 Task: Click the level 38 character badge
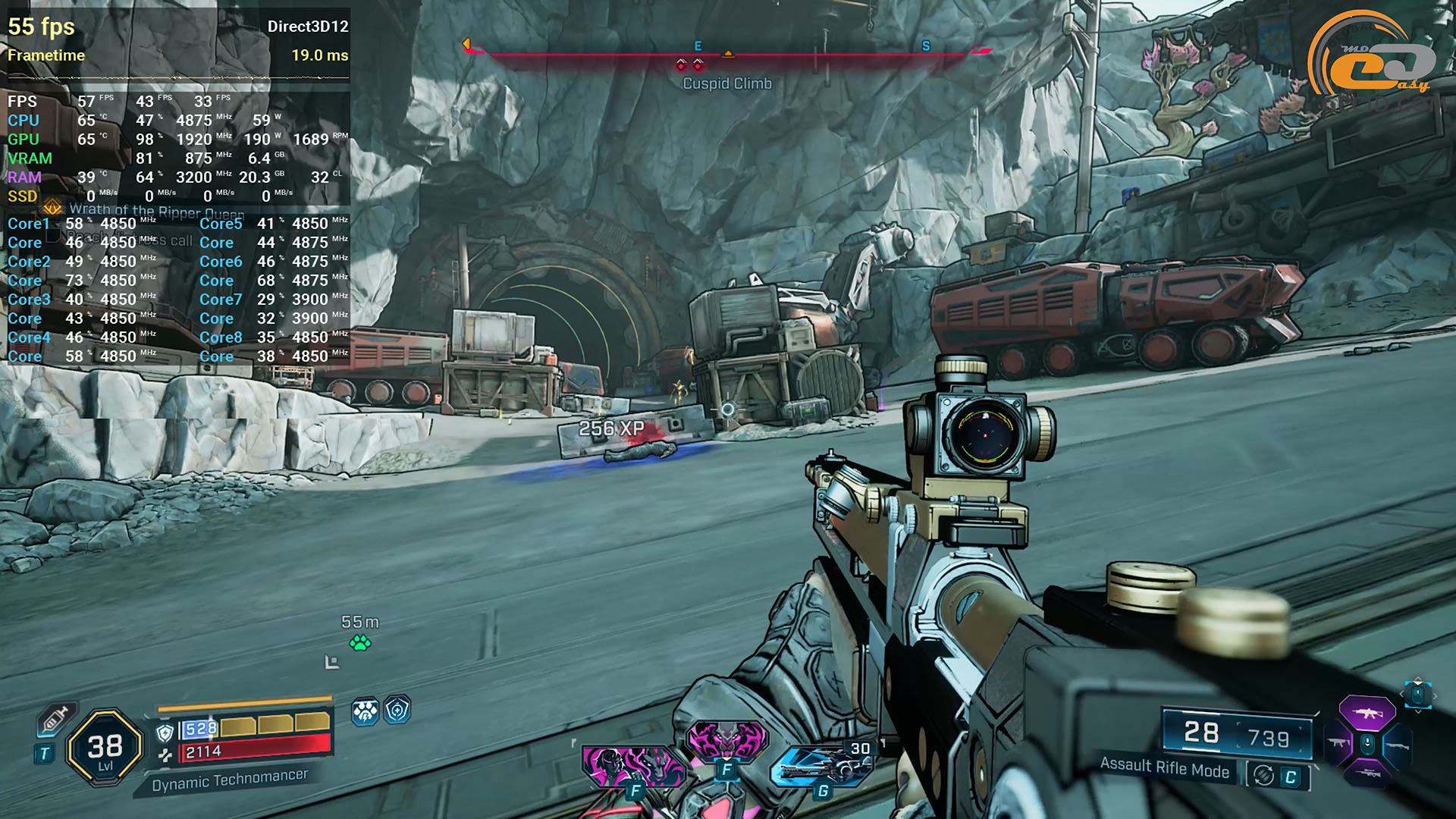point(105,748)
